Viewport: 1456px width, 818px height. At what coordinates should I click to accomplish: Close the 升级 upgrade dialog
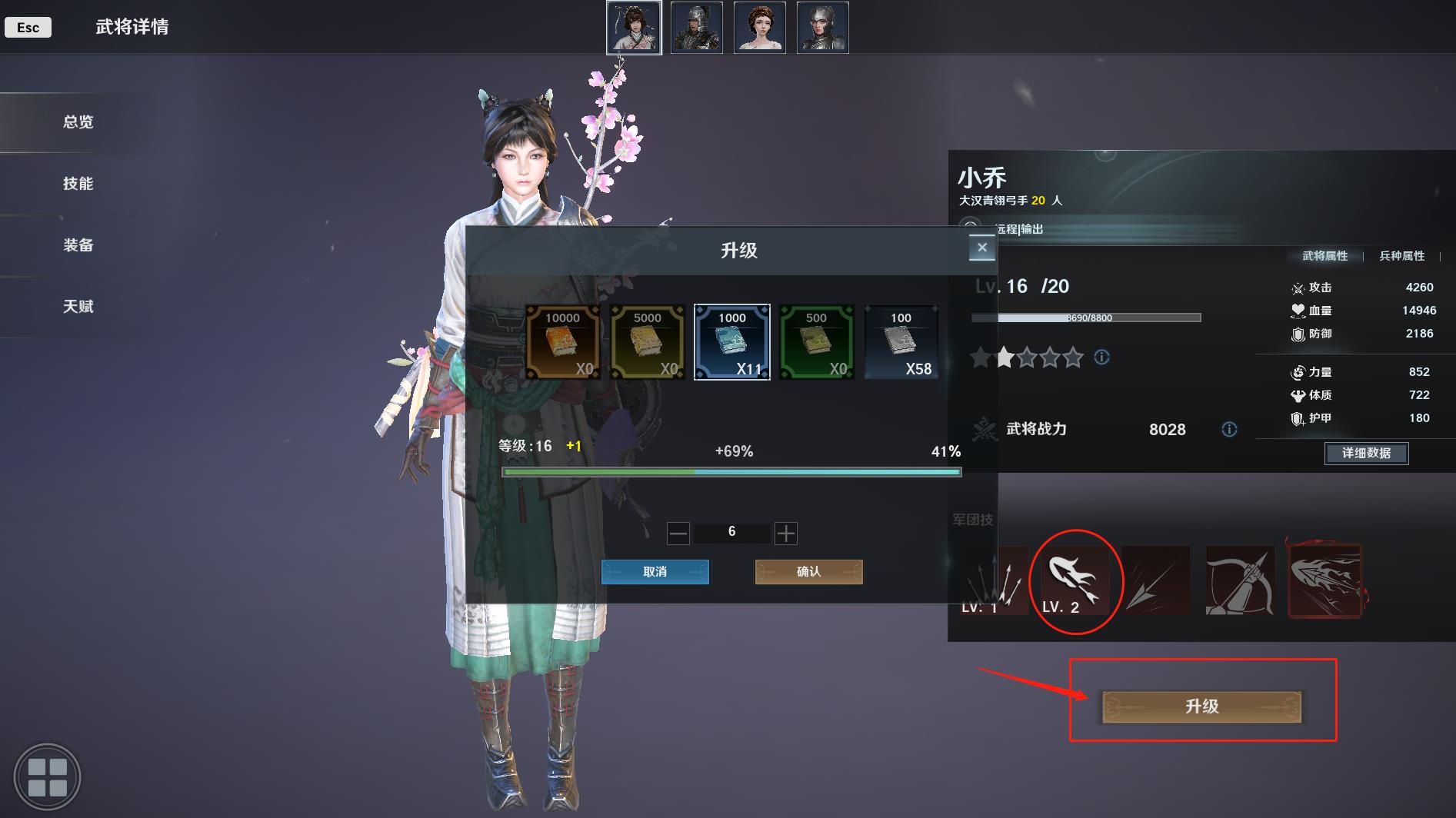[x=981, y=248]
